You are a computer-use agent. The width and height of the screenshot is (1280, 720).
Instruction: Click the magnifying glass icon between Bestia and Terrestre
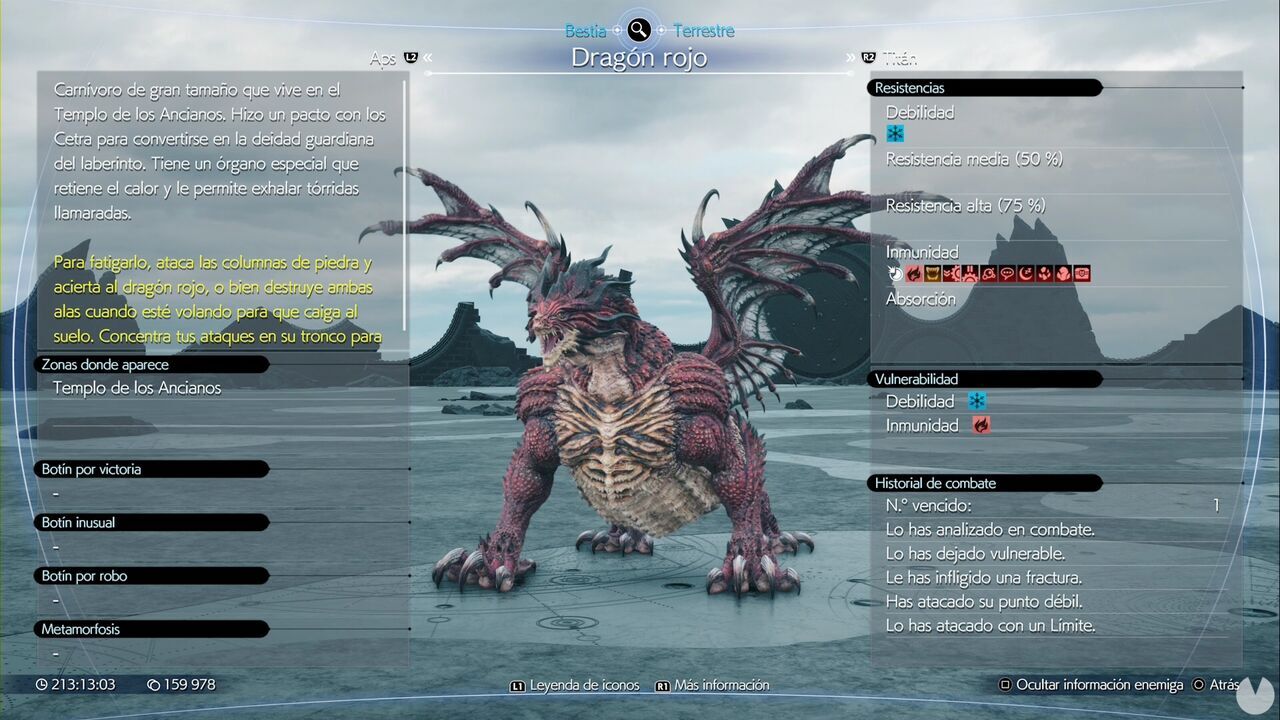tap(637, 30)
